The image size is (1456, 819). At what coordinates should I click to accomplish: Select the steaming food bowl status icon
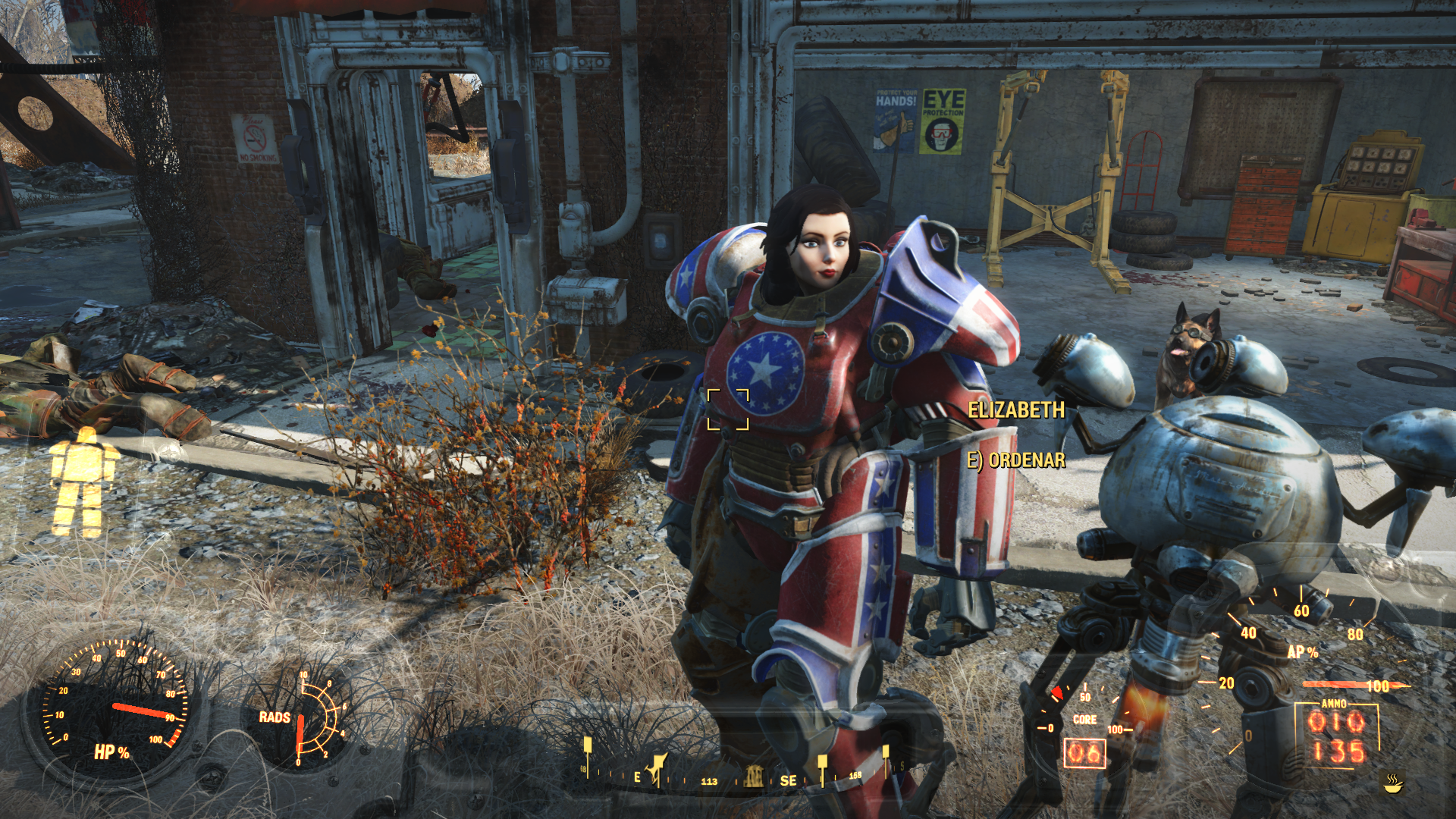1392,783
